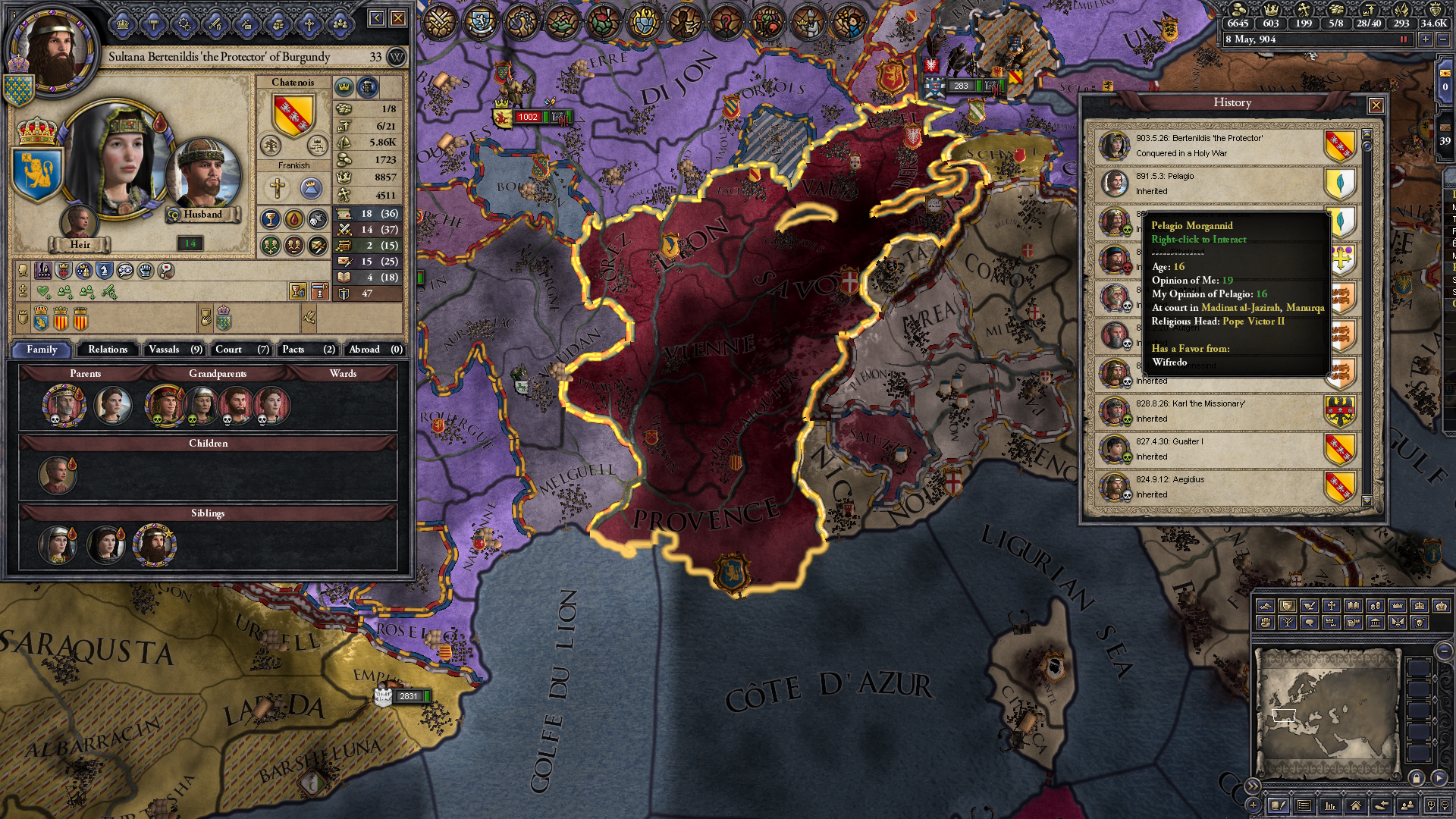Viewport: 1456px width, 819px height.
Task: Select the spymaster's sealed letter icon
Action: pos(344,262)
